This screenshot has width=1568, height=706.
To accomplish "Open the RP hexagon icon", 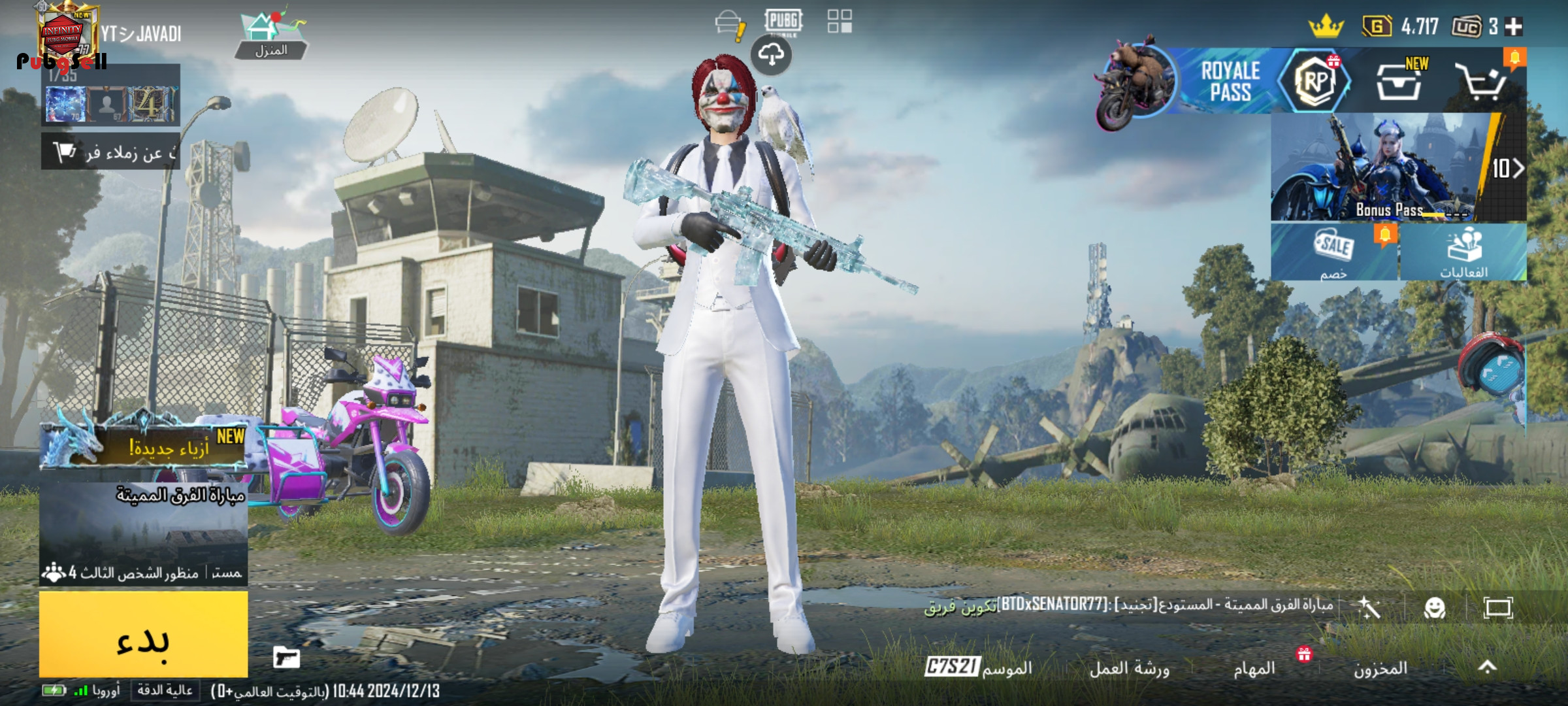I will [x=1315, y=82].
